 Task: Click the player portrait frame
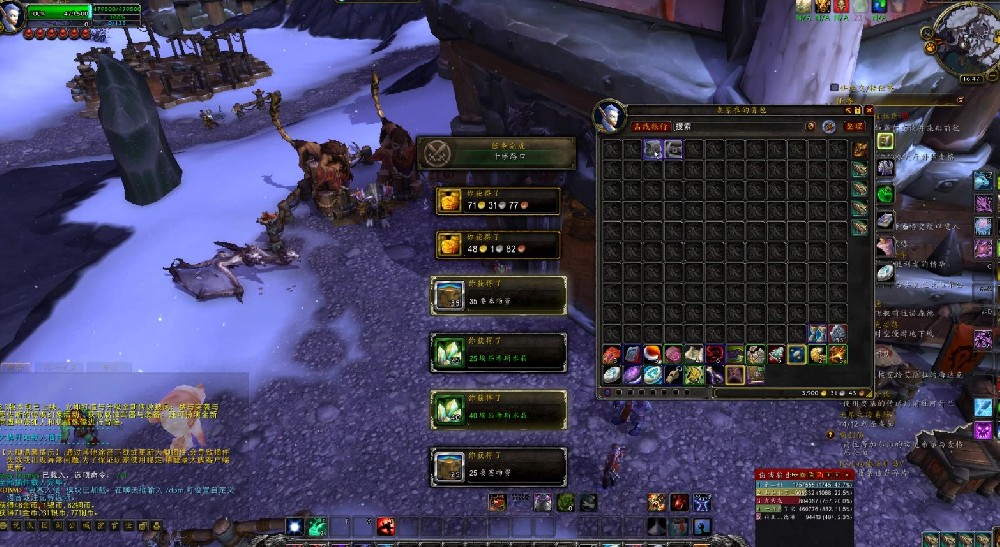[13, 16]
